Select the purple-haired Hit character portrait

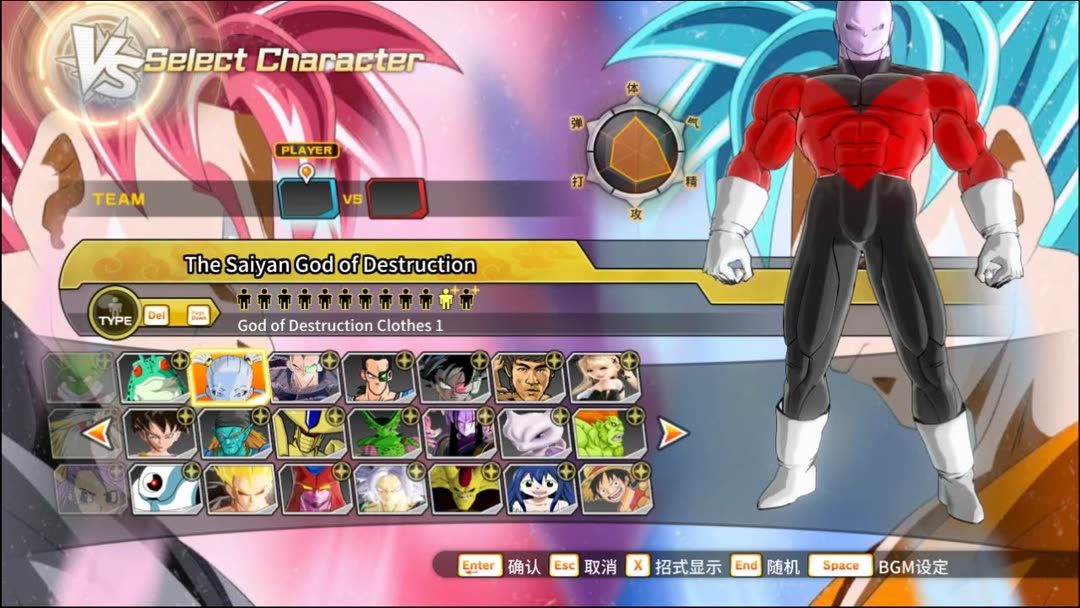(459, 433)
